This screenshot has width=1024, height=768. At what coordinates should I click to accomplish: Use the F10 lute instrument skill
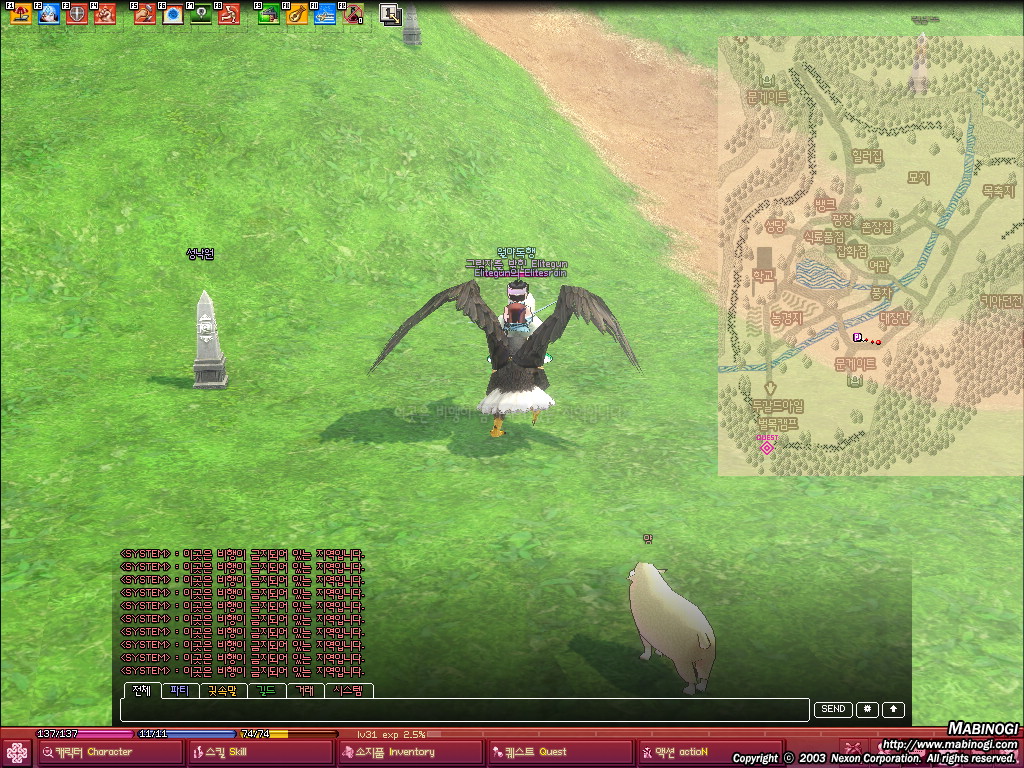click(x=297, y=14)
